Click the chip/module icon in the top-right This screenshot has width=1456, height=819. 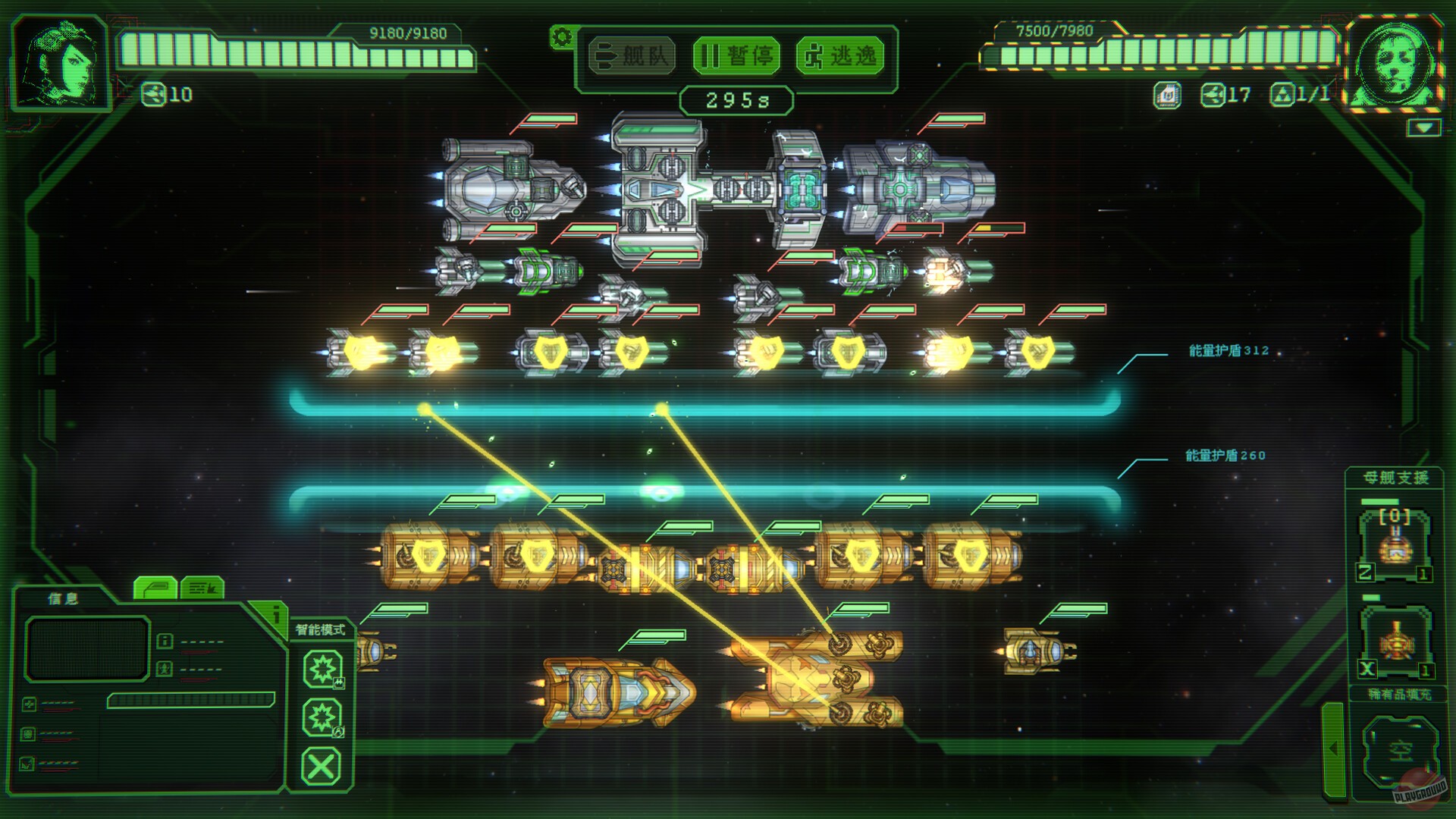point(1168,96)
